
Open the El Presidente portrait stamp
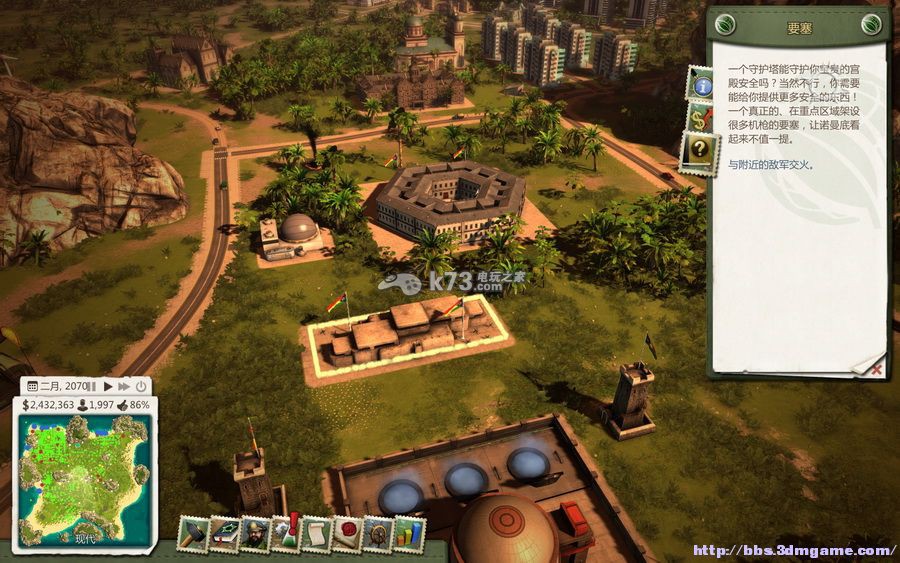click(255, 535)
